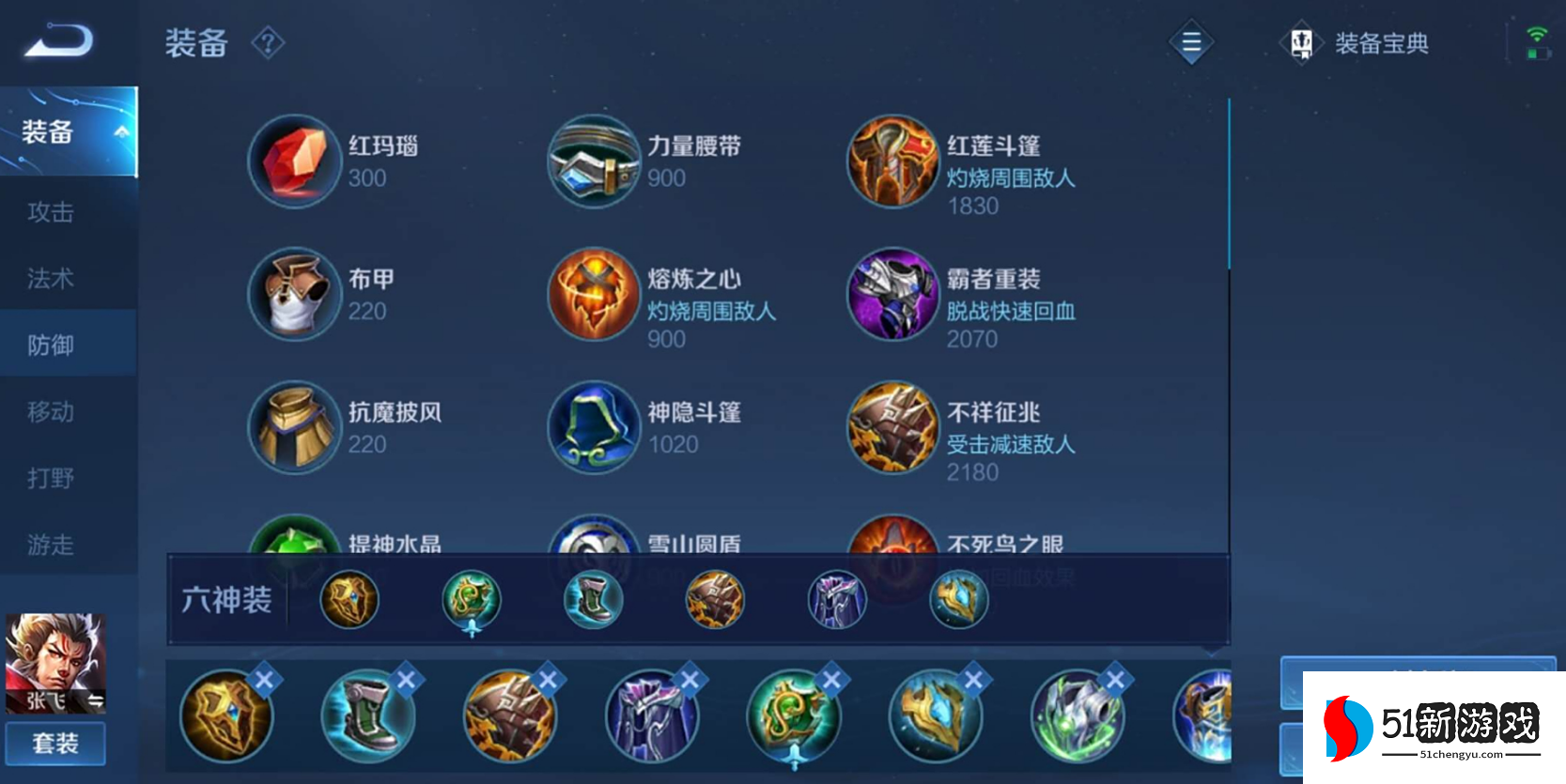Select the 红玛瑙 item icon
This screenshot has height=784, width=1566.
pos(294,161)
